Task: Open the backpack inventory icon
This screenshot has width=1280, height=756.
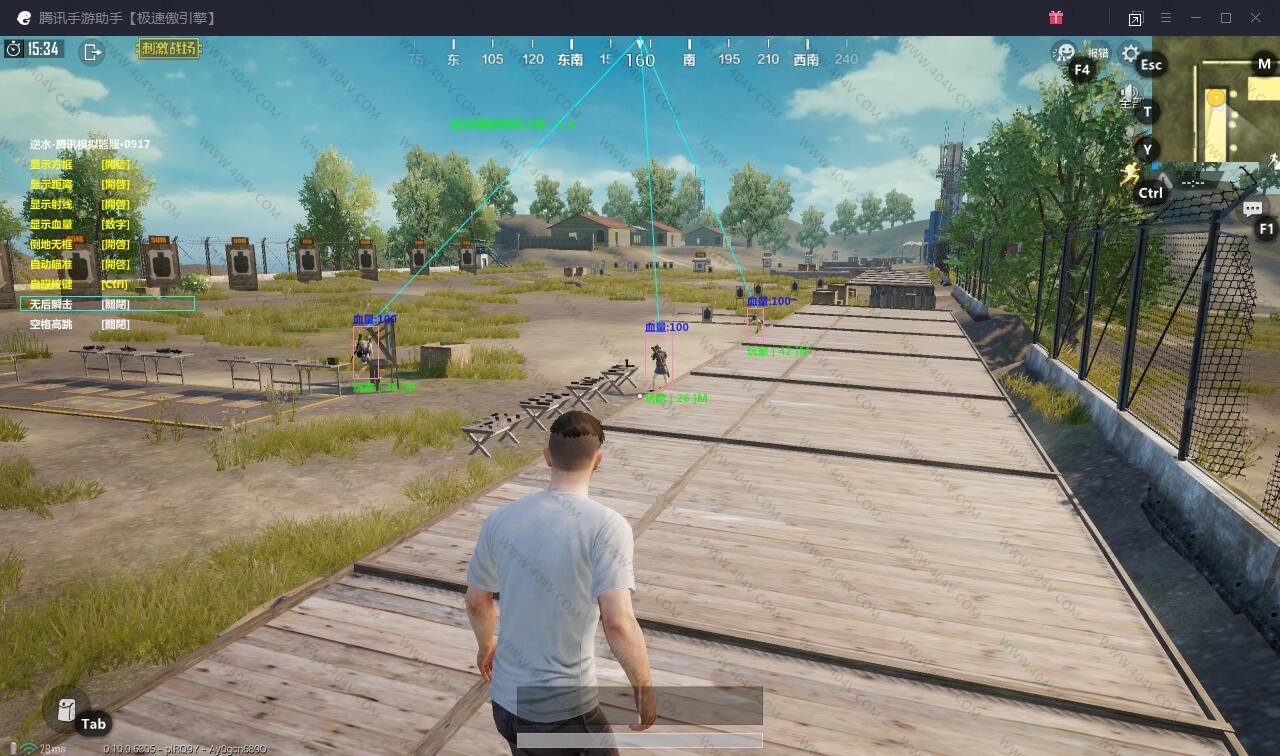Action: tap(67, 710)
